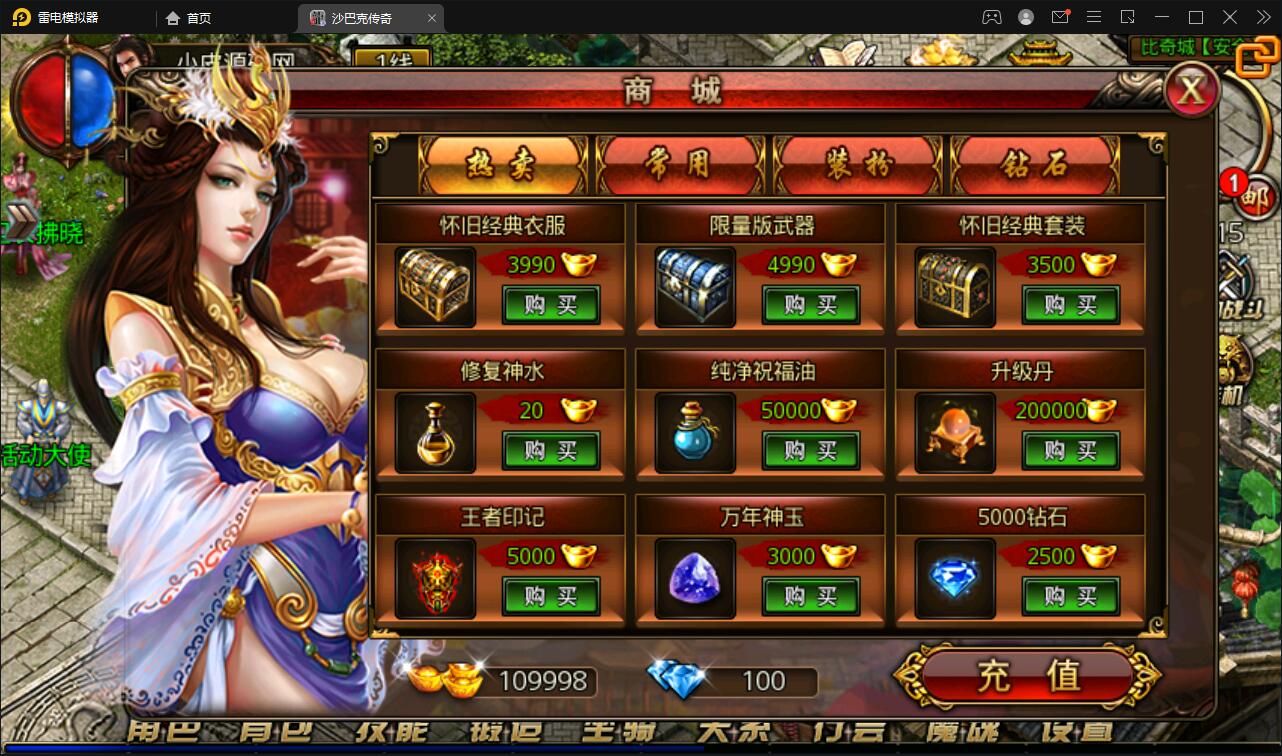Select the blue 纯净祝福油 bottle icon
This screenshot has height=756, width=1282.
point(695,433)
